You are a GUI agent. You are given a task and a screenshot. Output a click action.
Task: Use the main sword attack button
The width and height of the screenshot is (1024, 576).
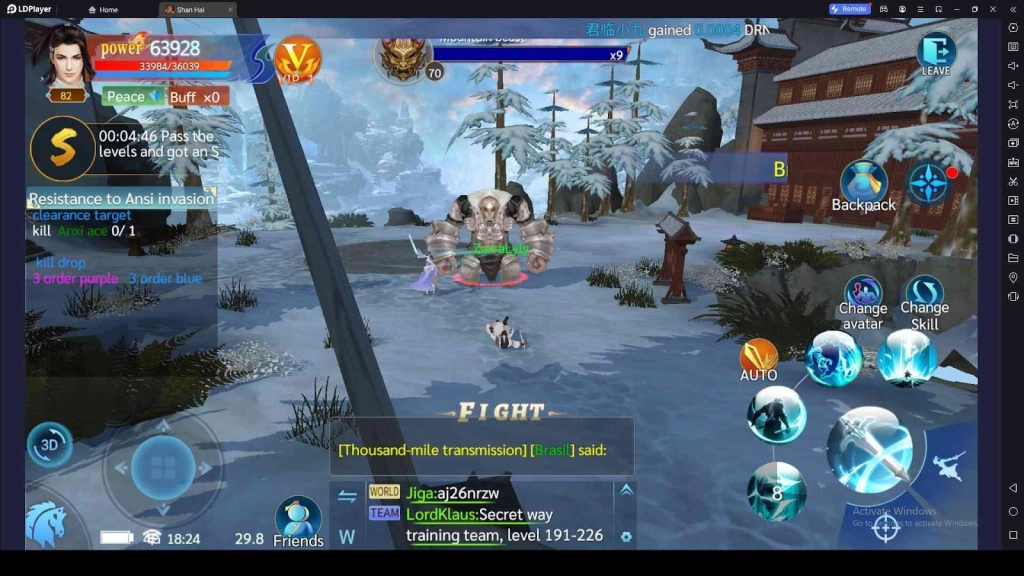[x=870, y=449]
